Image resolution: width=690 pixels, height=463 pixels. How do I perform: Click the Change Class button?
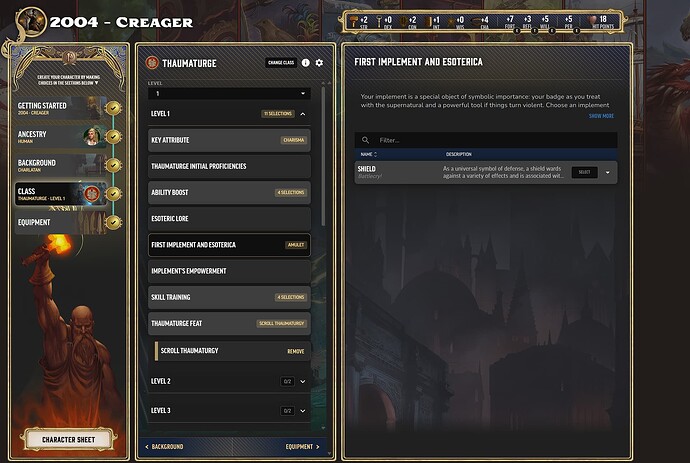coord(280,63)
